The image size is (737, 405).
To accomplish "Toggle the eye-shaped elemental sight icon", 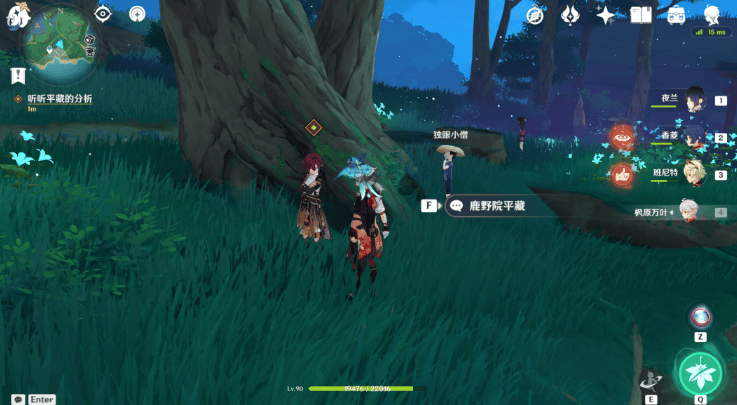I will point(102,13).
